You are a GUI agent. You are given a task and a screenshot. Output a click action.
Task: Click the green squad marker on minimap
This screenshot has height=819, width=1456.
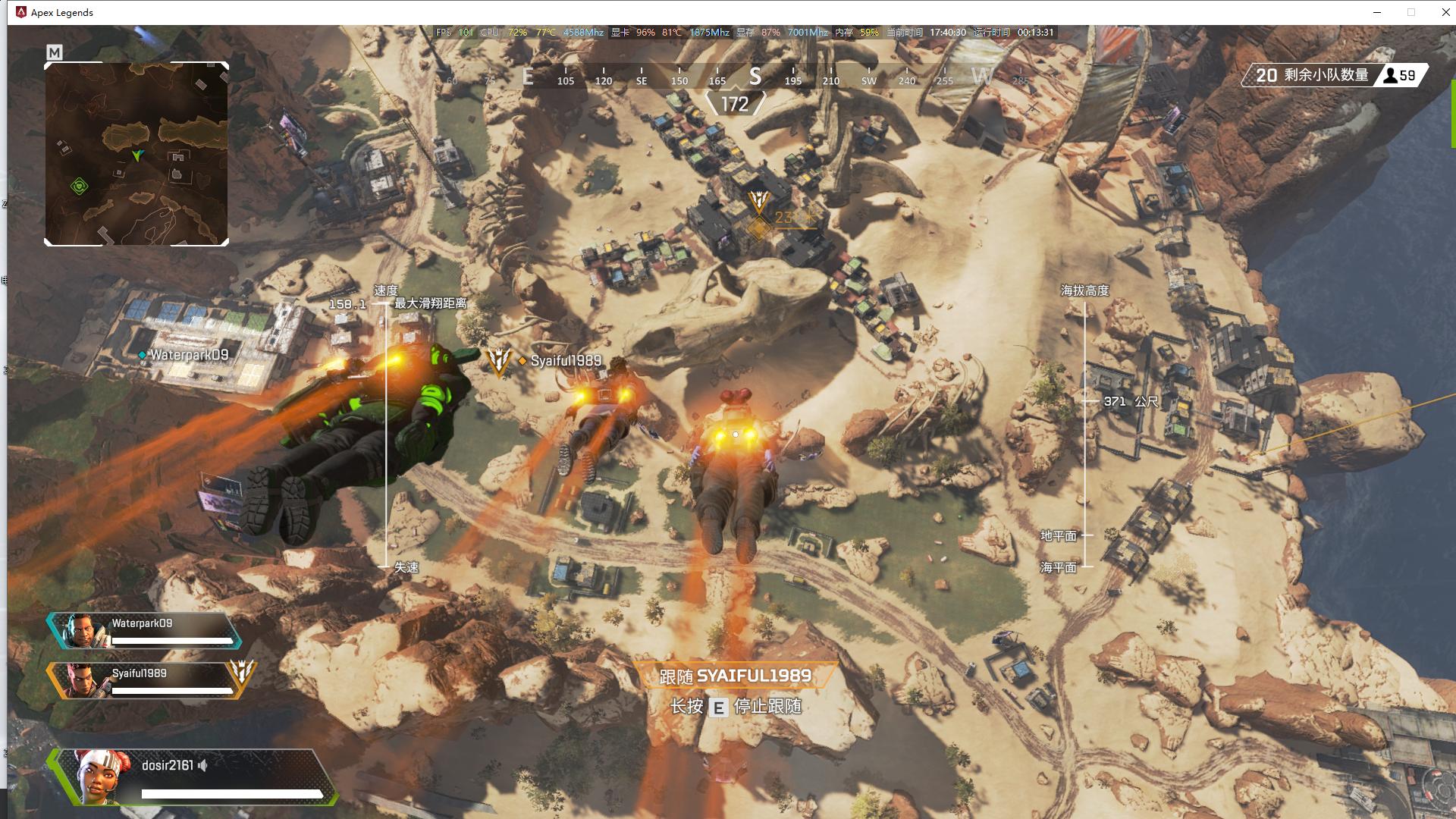click(80, 186)
